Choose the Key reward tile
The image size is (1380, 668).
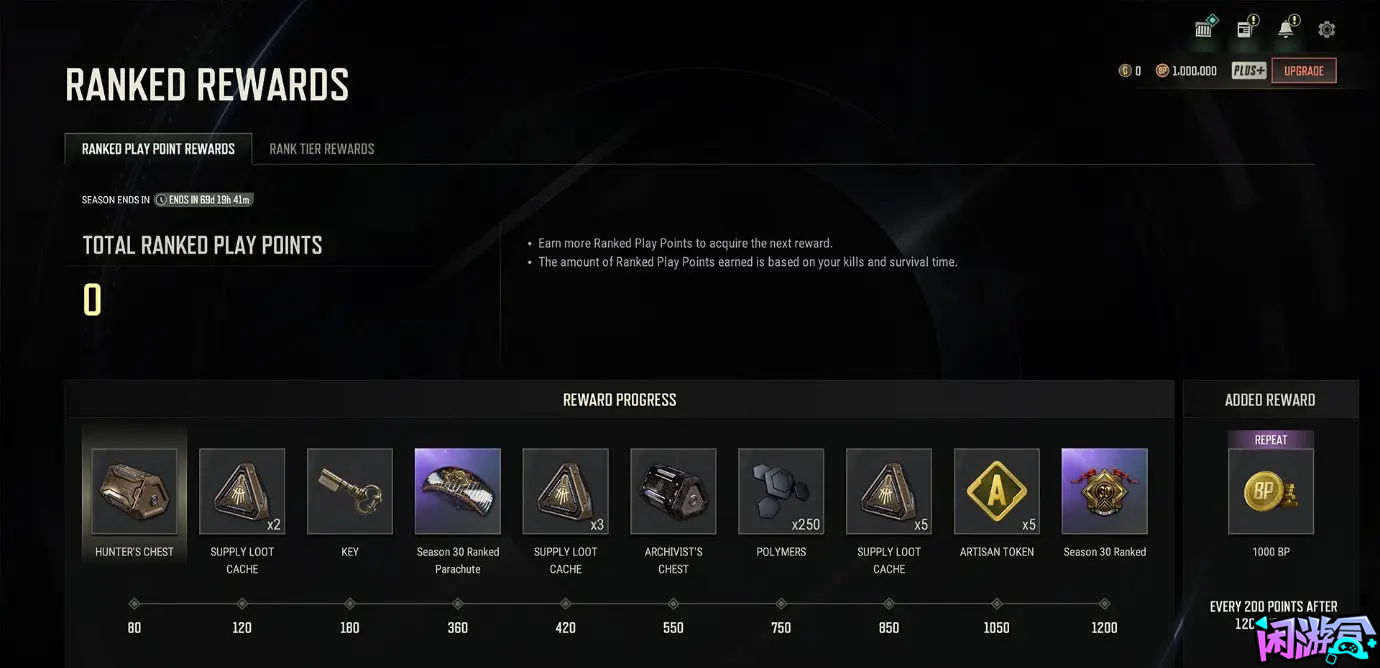pyautogui.click(x=350, y=491)
